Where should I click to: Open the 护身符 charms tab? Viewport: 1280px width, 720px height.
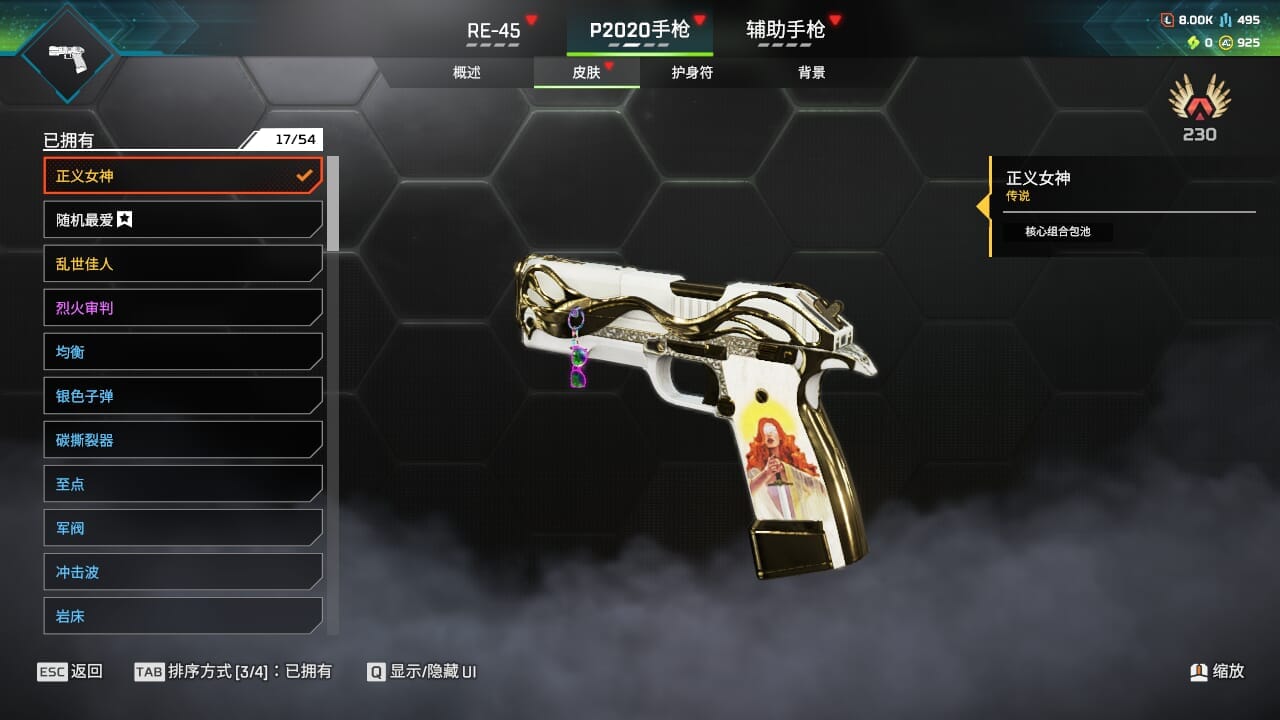(692, 73)
